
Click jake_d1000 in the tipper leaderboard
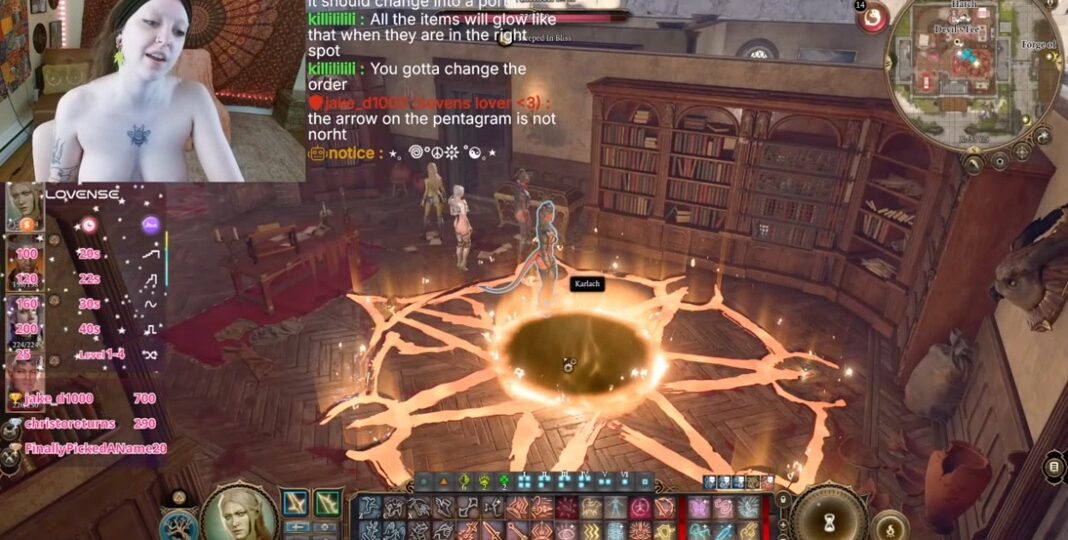tap(59, 398)
